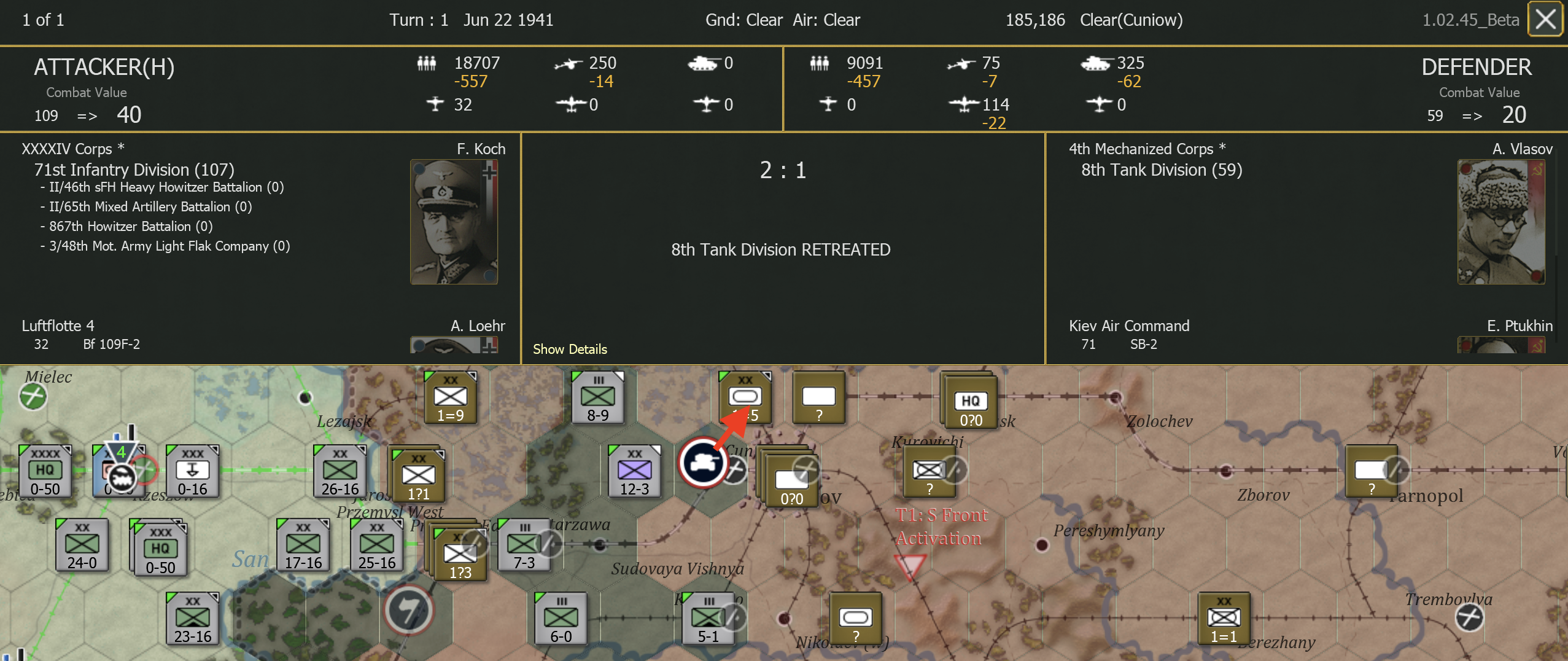The image size is (1568, 661).
Task: Click the retreated Soviet tank division counter
Action: pos(746,396)
